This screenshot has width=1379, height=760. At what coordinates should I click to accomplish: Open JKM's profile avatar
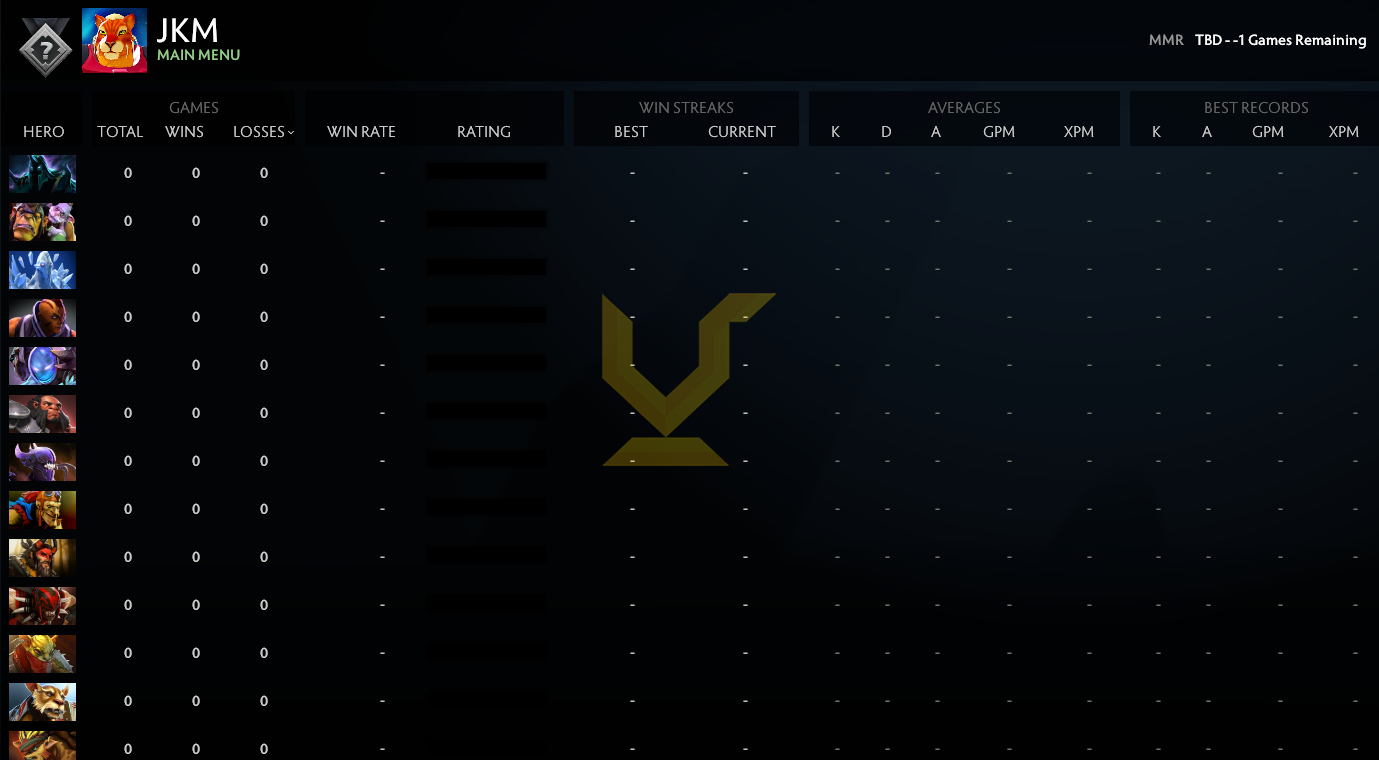pos(113,41)
